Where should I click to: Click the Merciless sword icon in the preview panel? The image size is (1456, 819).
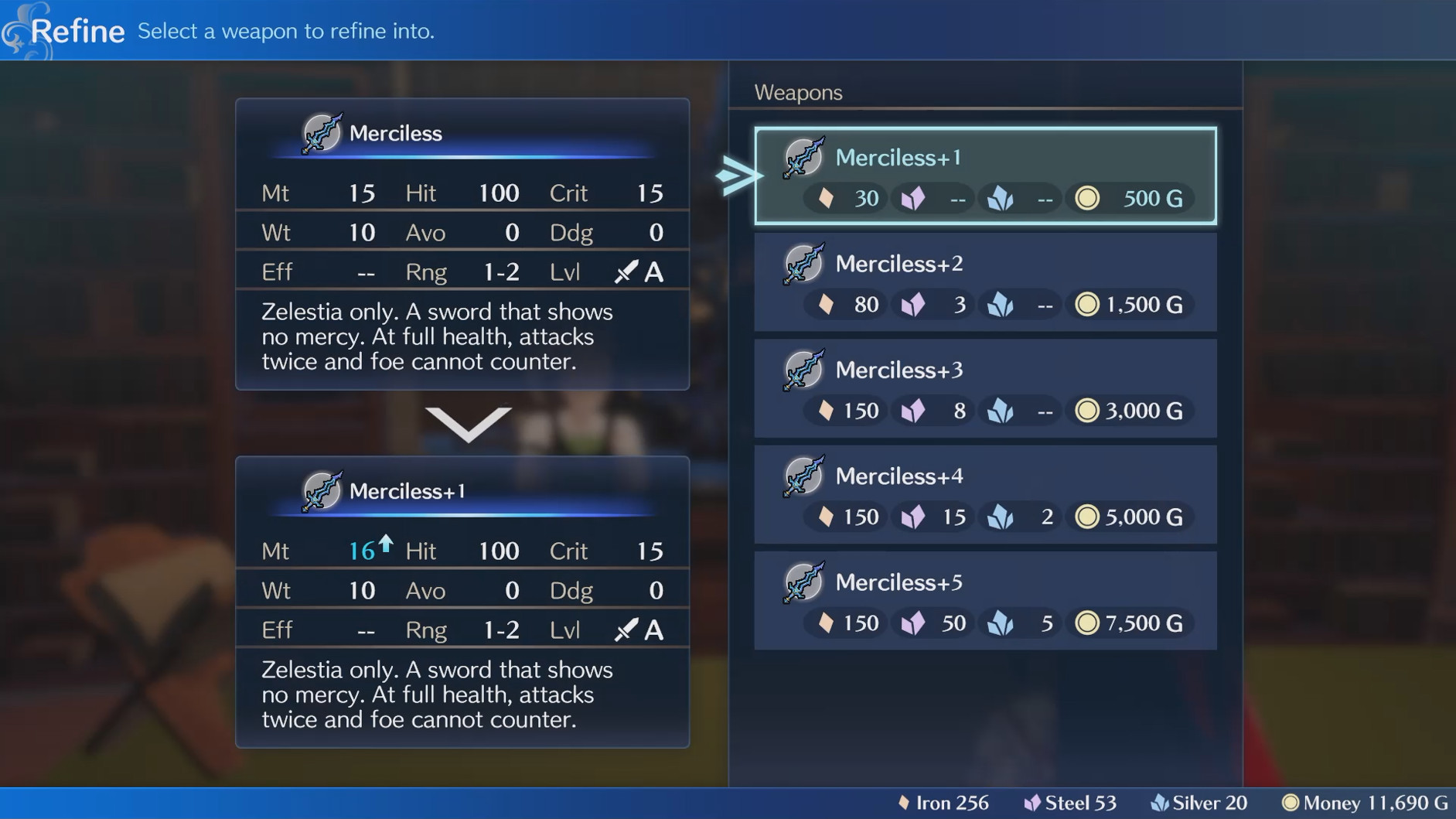click(322, 133)
